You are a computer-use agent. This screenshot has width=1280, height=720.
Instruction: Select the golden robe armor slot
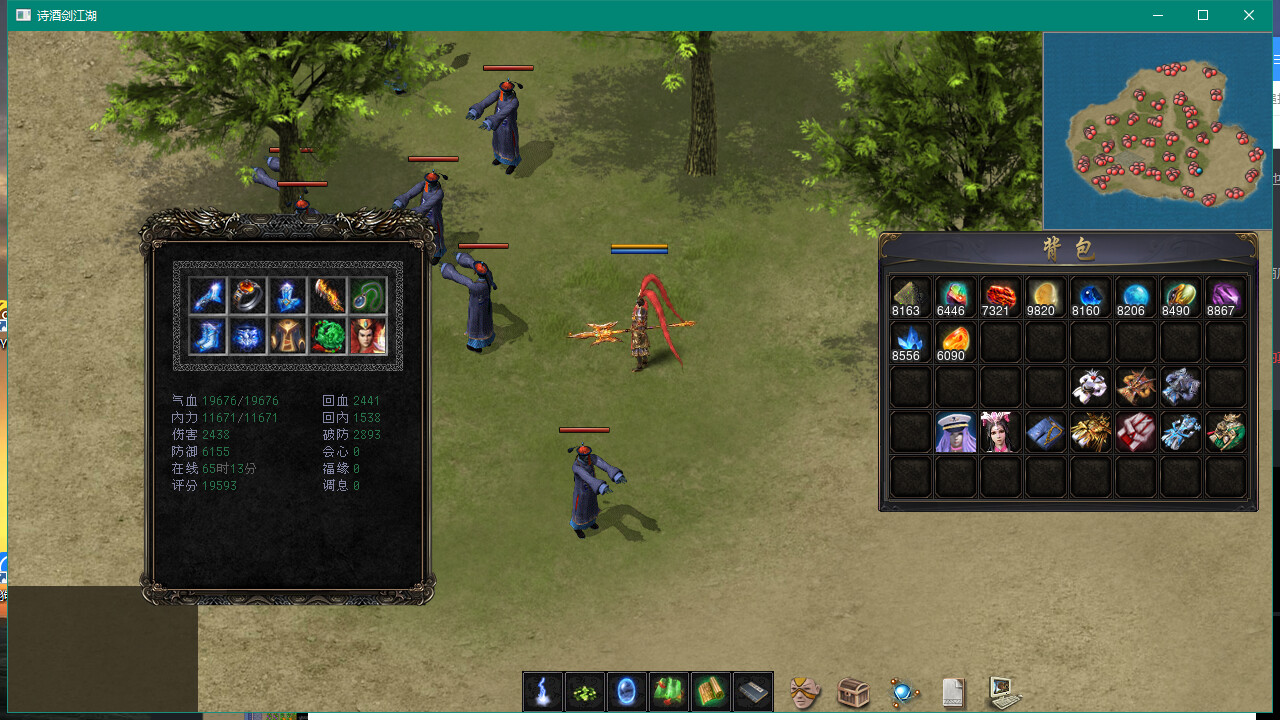[288, 336]
